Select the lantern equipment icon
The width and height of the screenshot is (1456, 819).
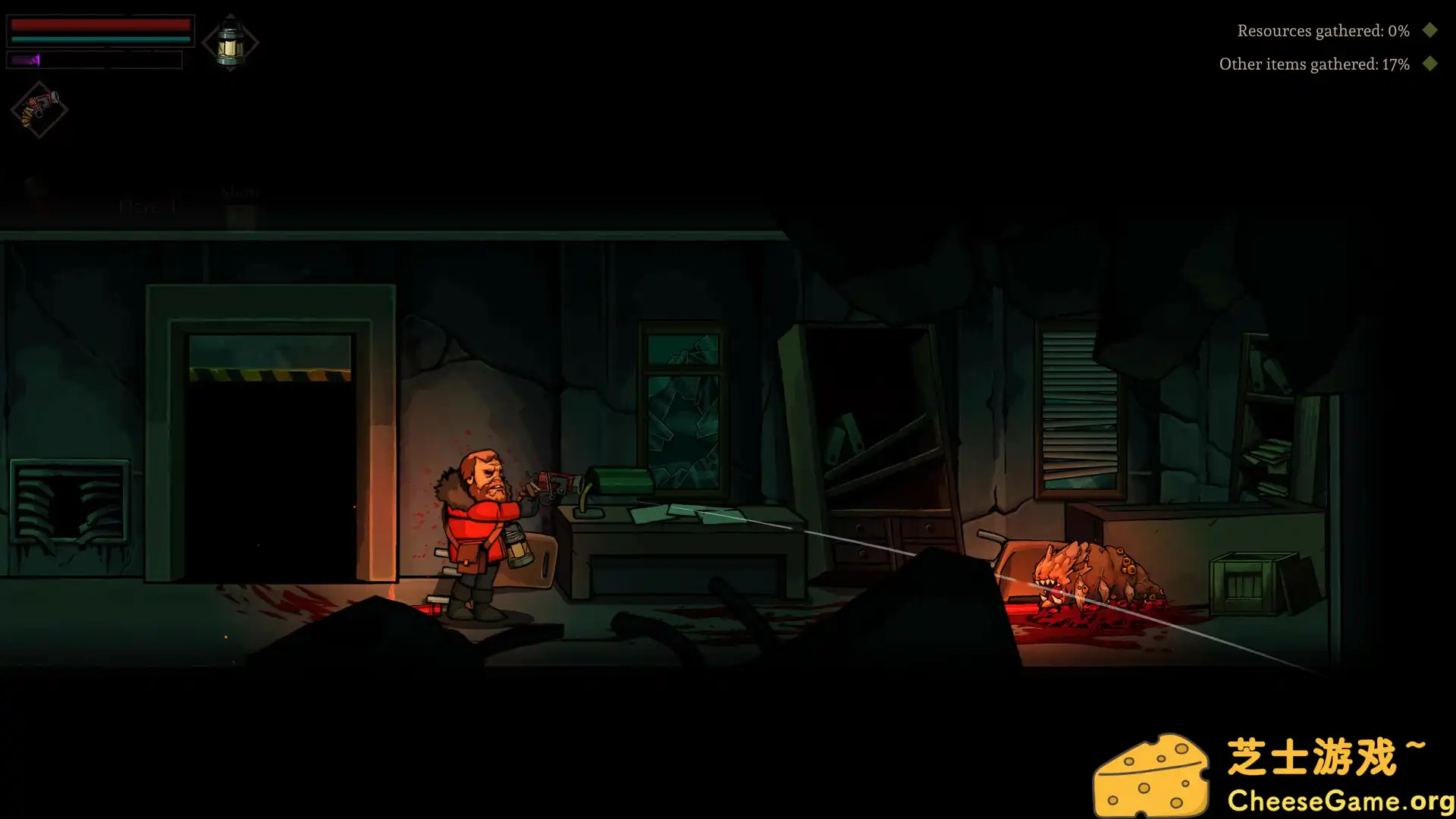230,42
